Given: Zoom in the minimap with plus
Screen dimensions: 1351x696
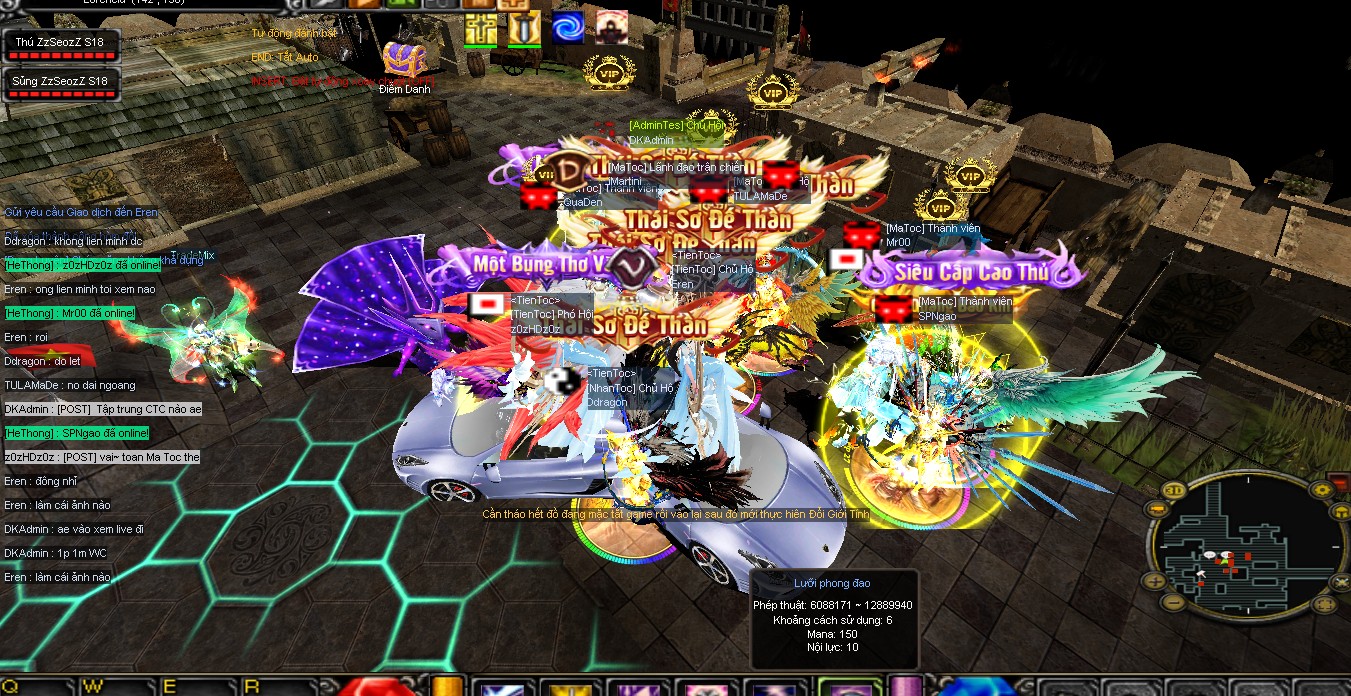Looking at the screenshot, I should [1155, 580].
